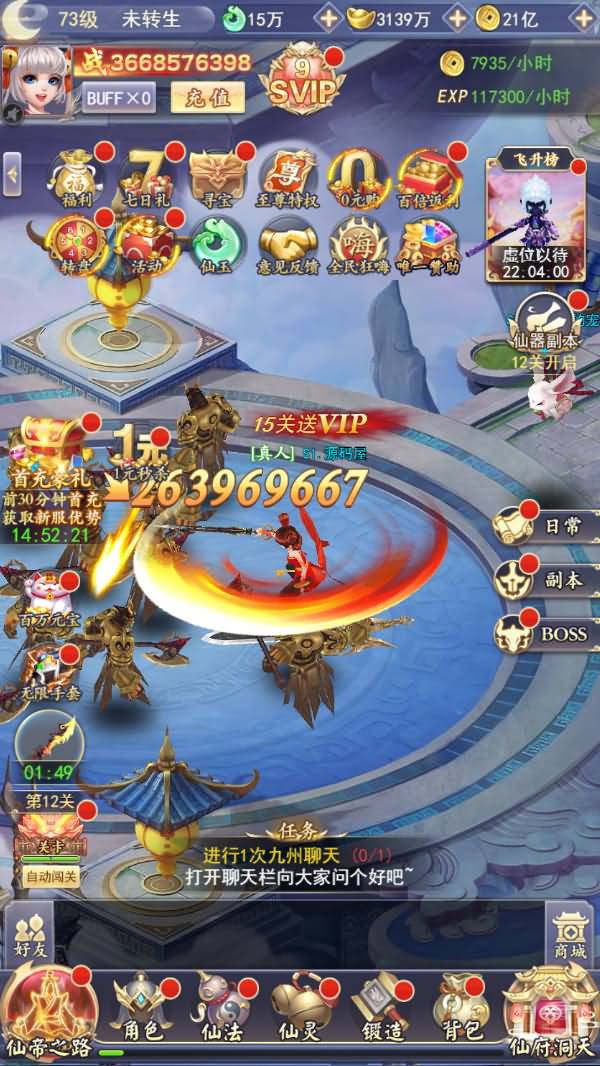Open the 七日礼 seven-day gift icon
Image resolution: width=600 pixels, height=1066 pixels.
tap(147, 177)
